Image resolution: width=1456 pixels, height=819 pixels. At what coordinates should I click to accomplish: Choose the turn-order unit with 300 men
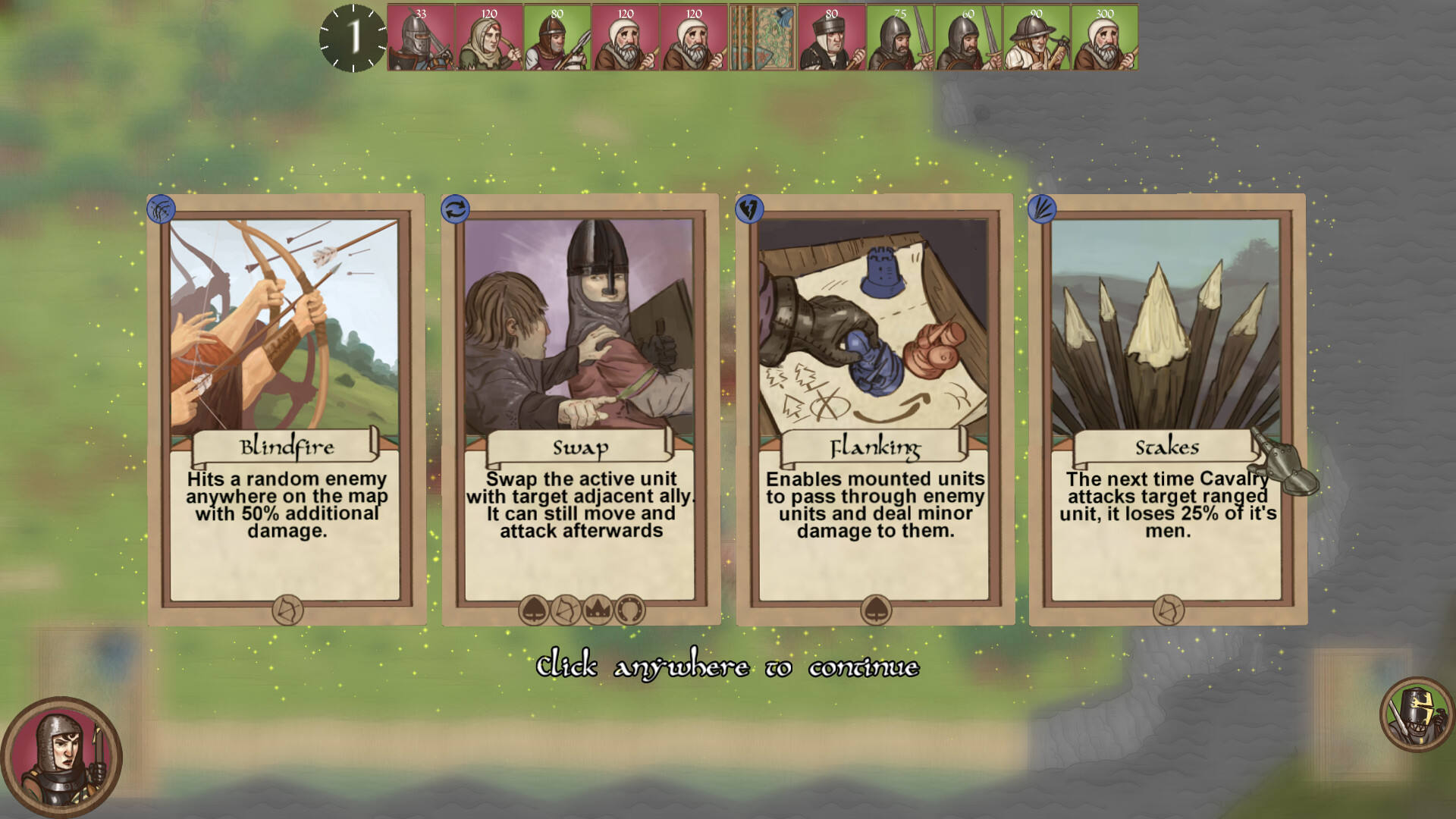pos(1105,38)
